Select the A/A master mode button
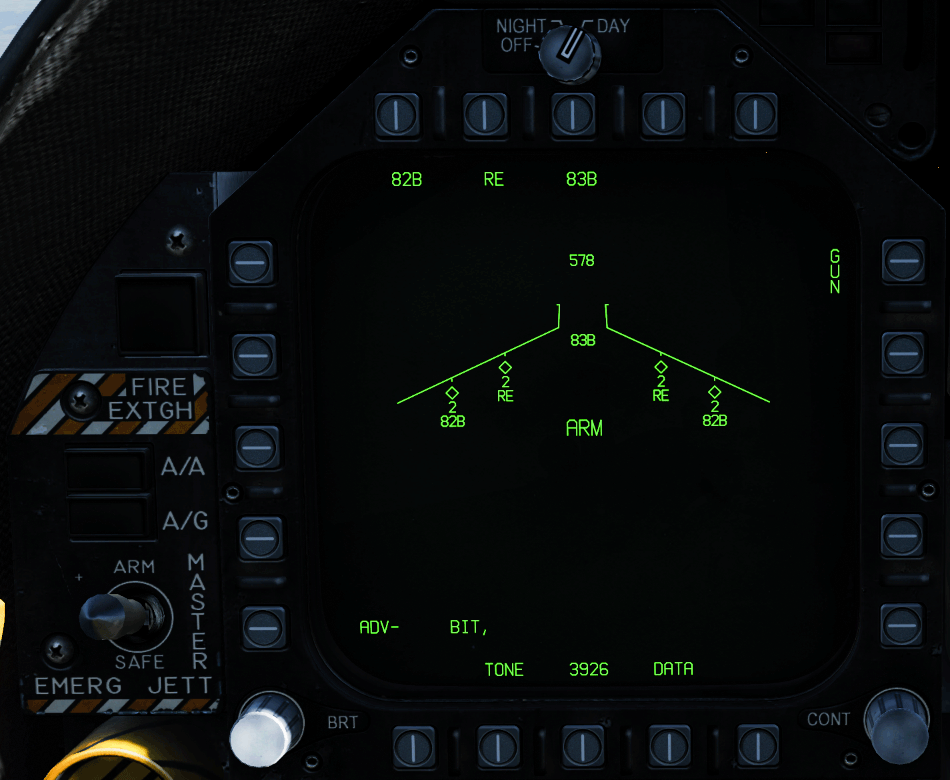Screen dimensions: 950x780 pos(107,469)
